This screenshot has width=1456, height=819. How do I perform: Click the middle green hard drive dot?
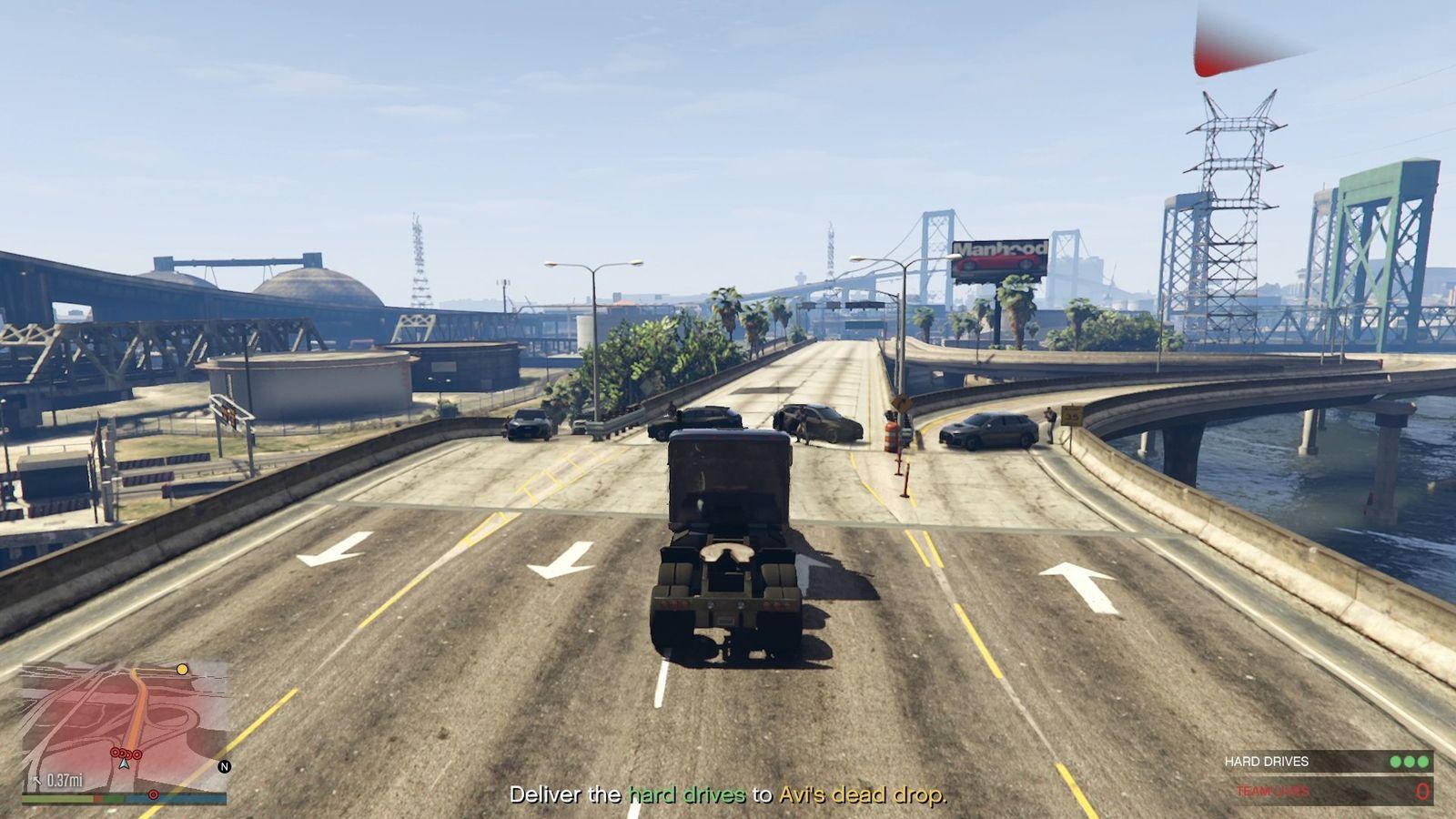tap(1410, 762)
